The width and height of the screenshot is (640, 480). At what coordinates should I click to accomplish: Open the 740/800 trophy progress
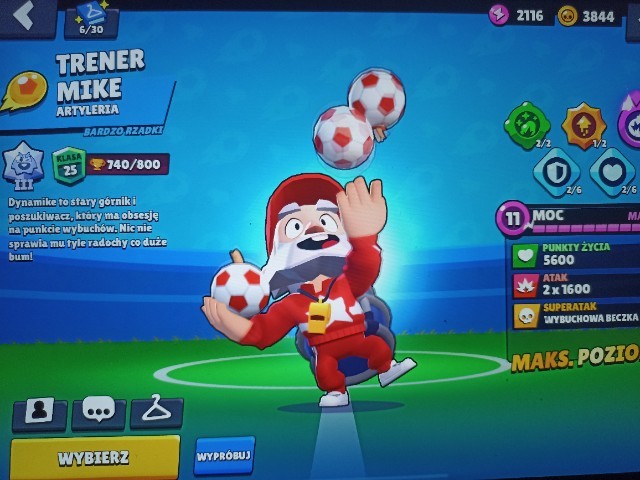coord(128,164)
